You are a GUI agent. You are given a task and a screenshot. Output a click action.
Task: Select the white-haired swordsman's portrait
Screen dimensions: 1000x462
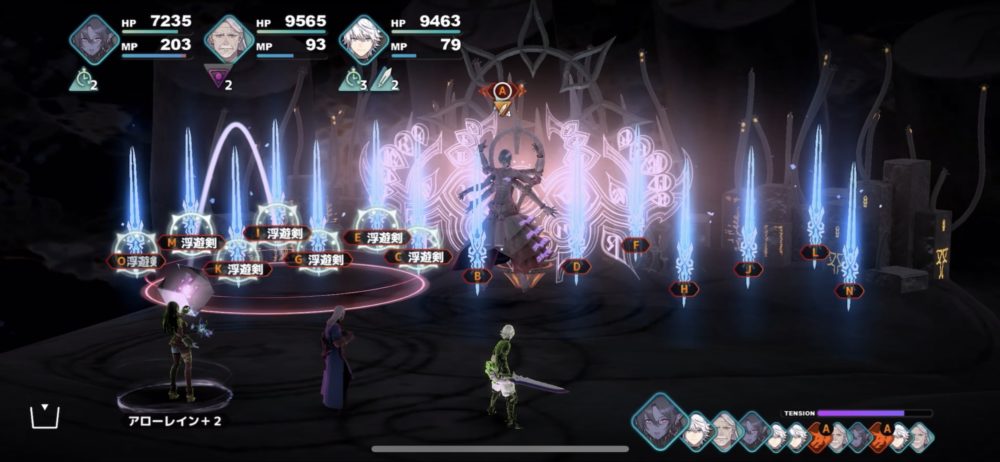point(362,40)
